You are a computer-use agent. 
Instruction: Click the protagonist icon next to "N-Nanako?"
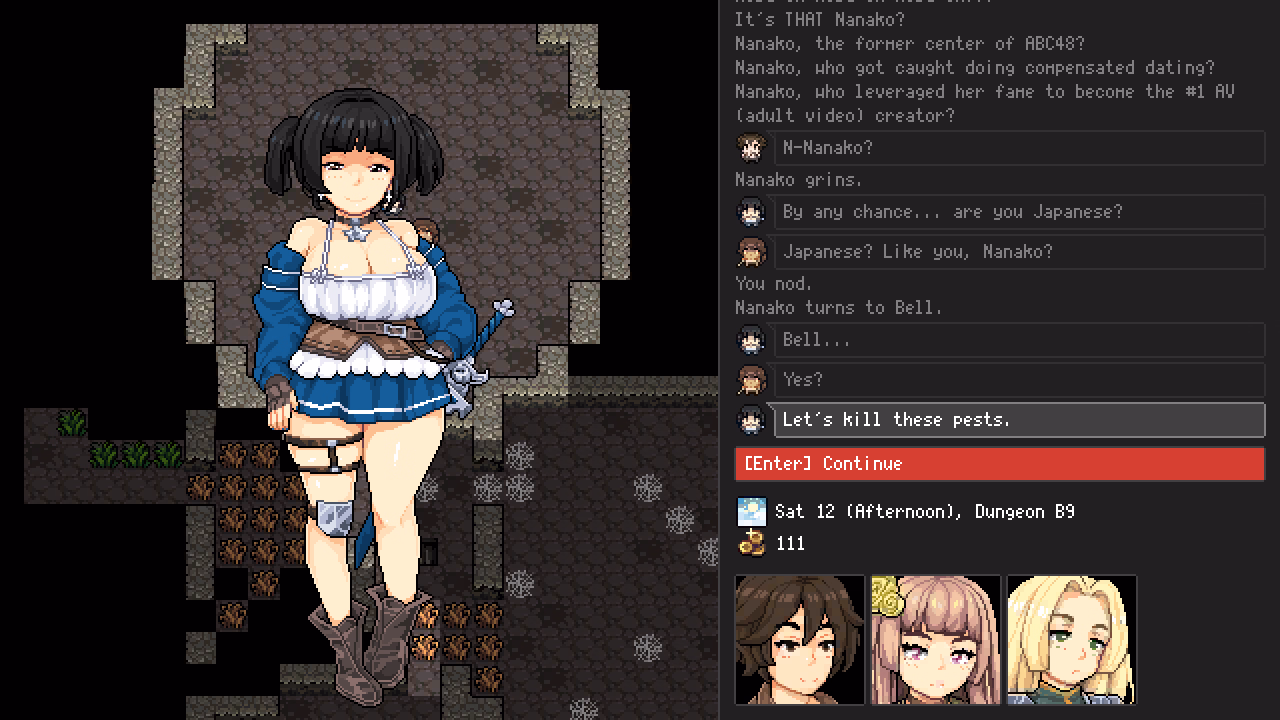[x=752, y=148]
